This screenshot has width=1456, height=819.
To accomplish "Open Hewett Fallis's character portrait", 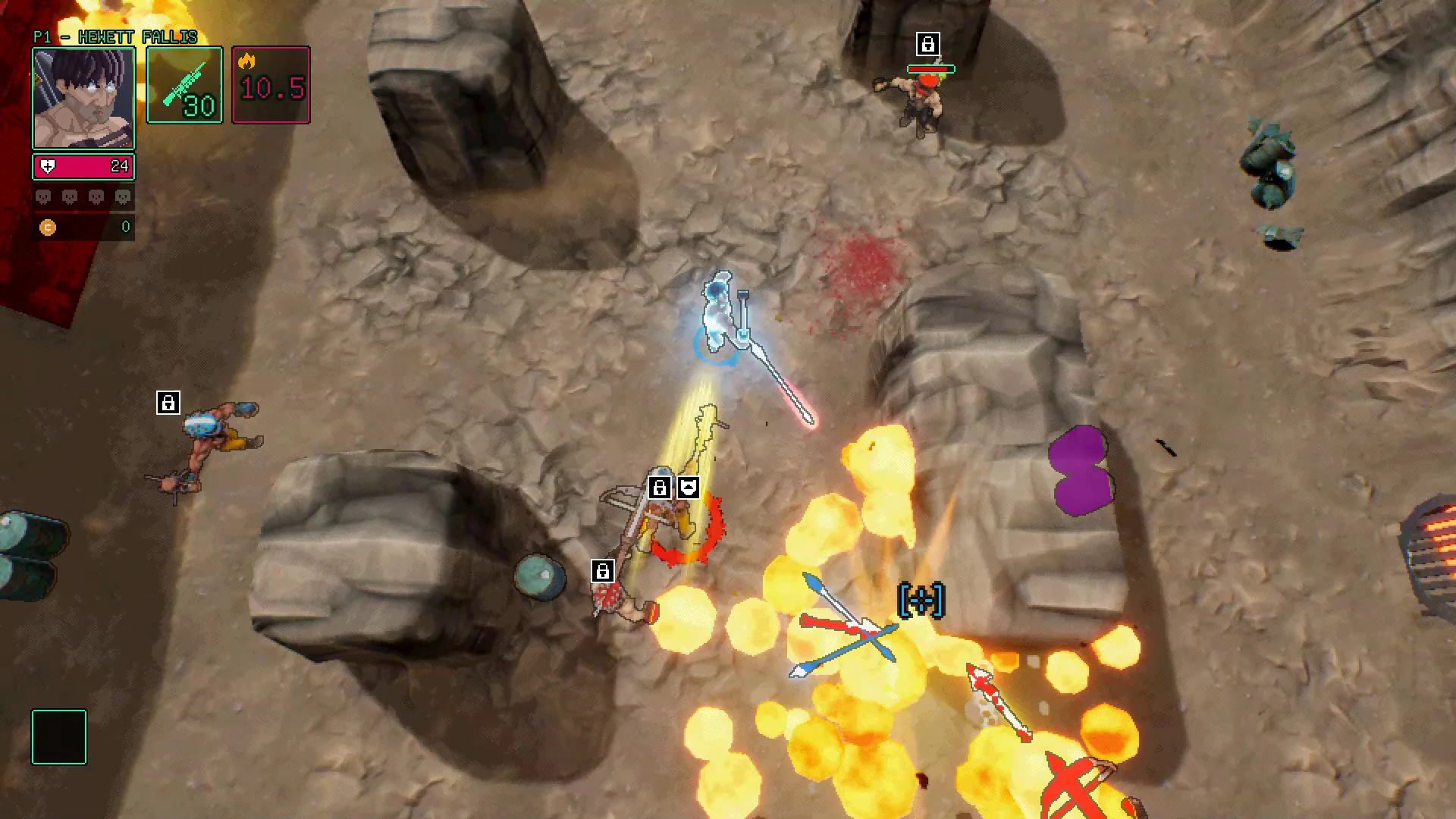I will [83, 98].
